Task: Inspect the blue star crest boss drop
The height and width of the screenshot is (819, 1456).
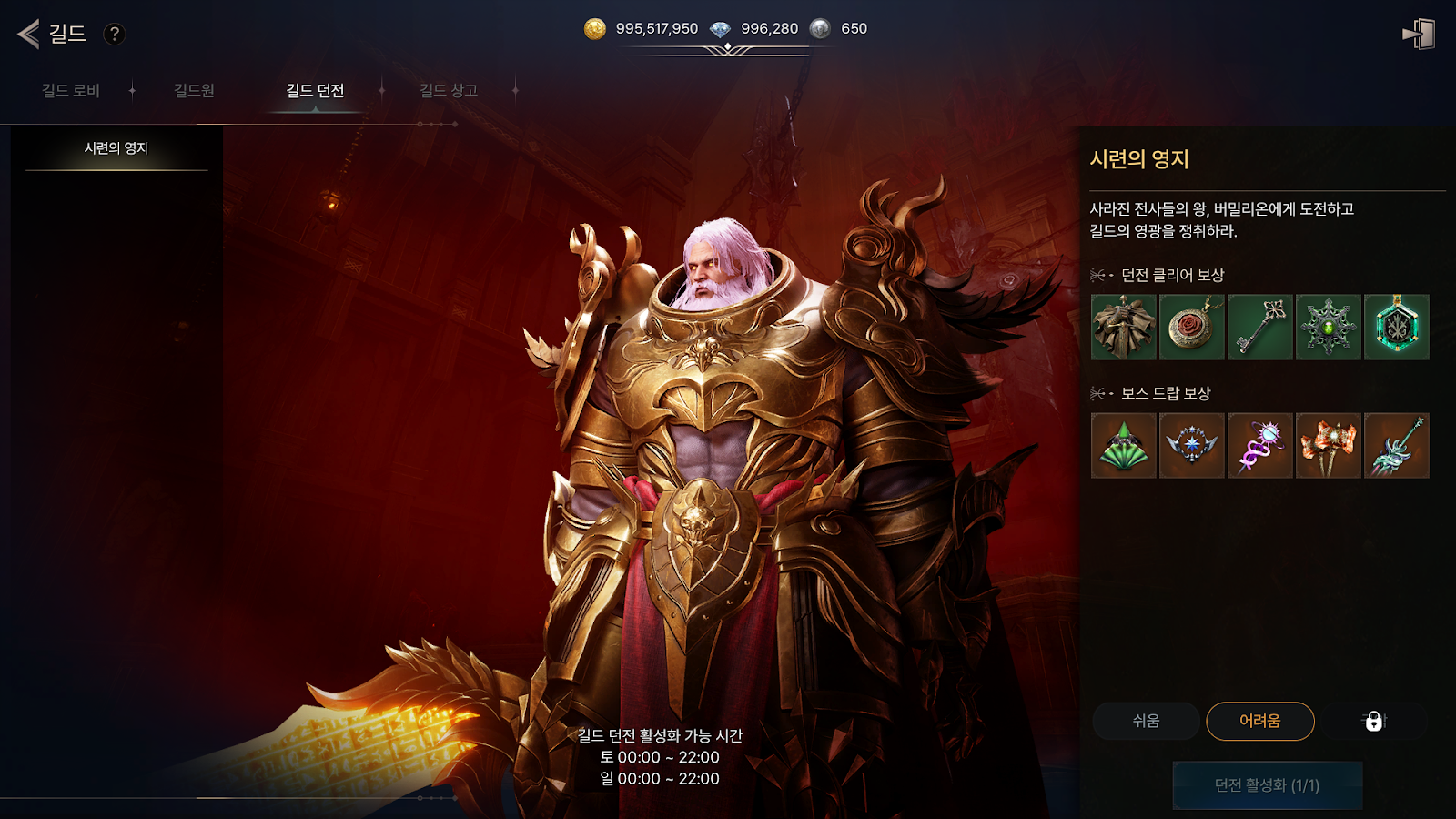Action: 1192,446
